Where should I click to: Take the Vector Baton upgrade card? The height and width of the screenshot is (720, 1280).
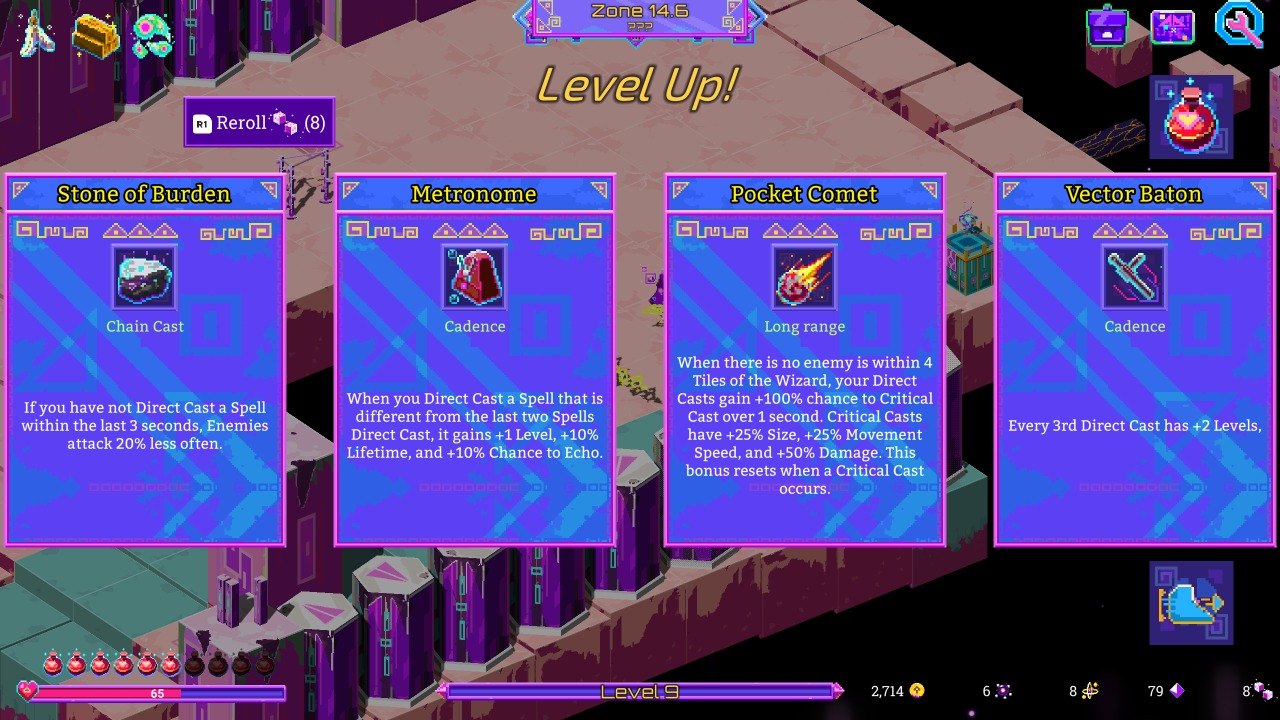[1134, 360]
